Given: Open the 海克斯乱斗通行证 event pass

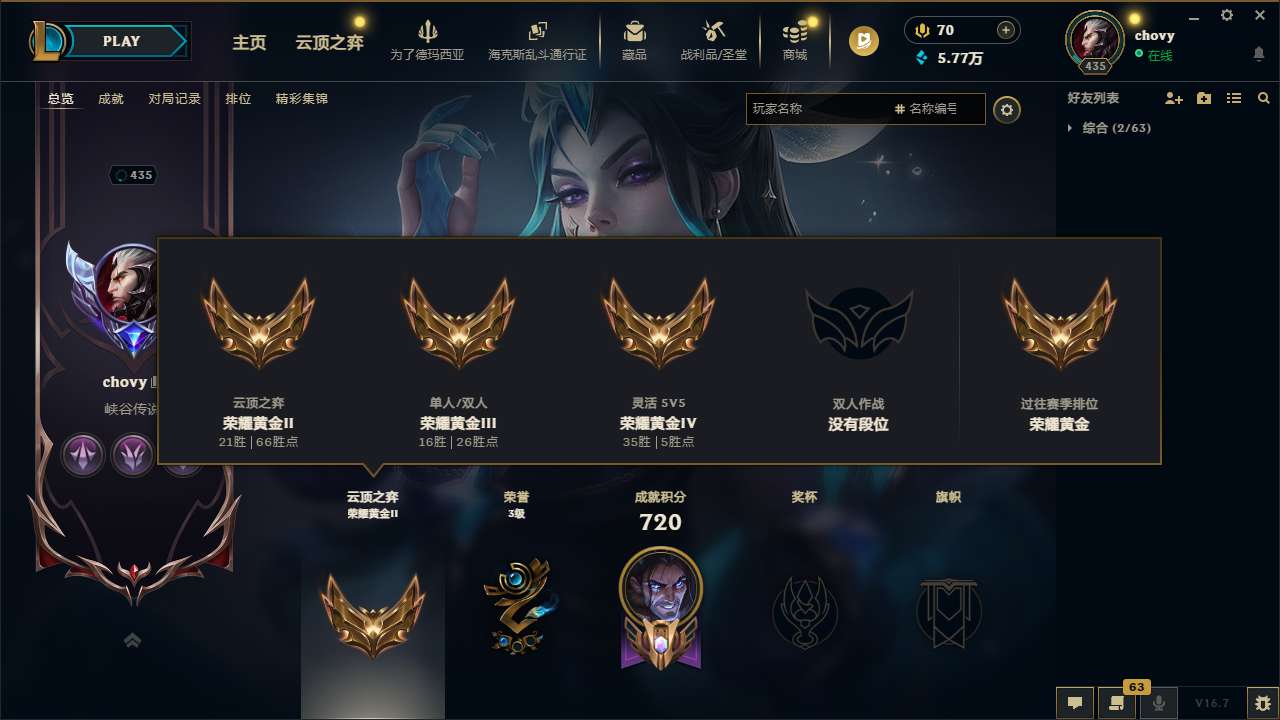Looking at the screenshot, I should (x=539, y=40).
